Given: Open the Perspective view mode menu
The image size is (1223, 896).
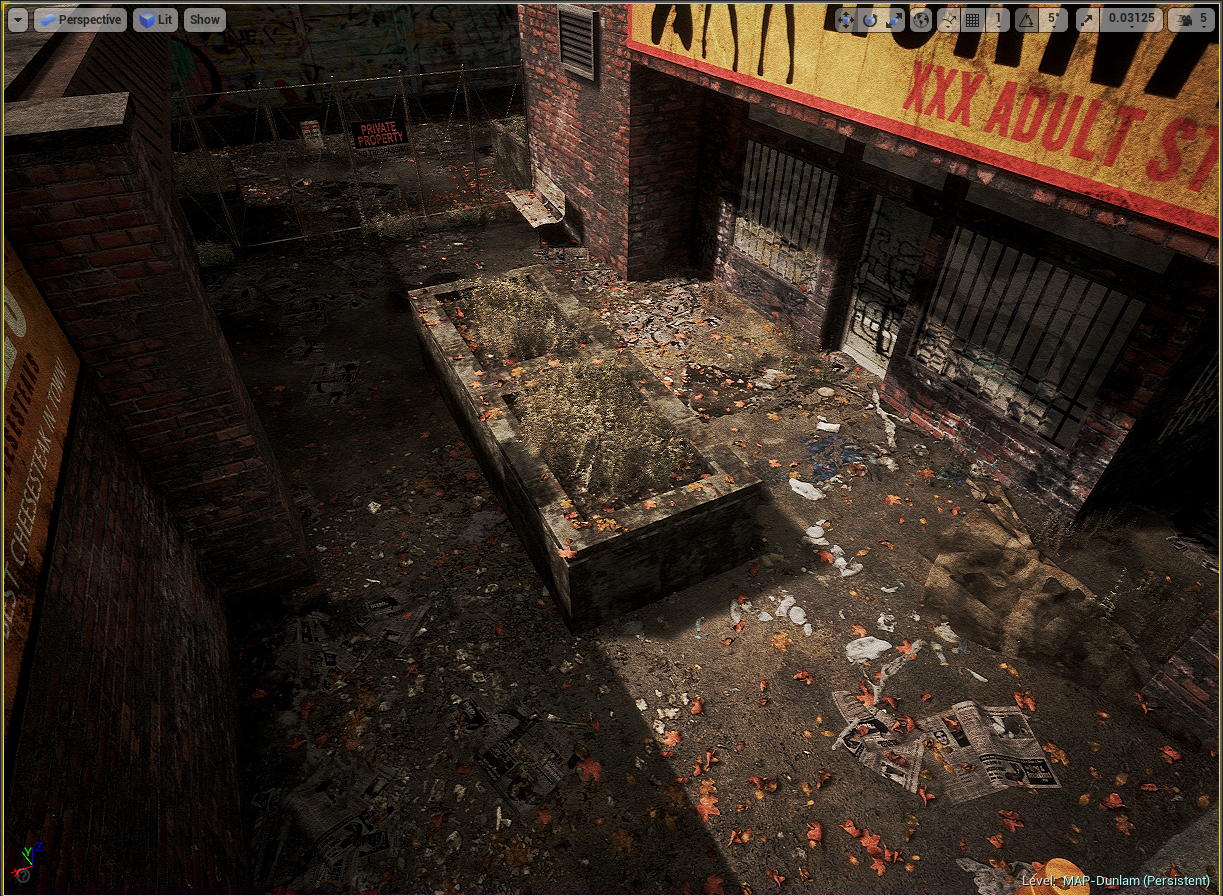Looking at the screenshot, I should pyautogui.click(x=80, y=19).
